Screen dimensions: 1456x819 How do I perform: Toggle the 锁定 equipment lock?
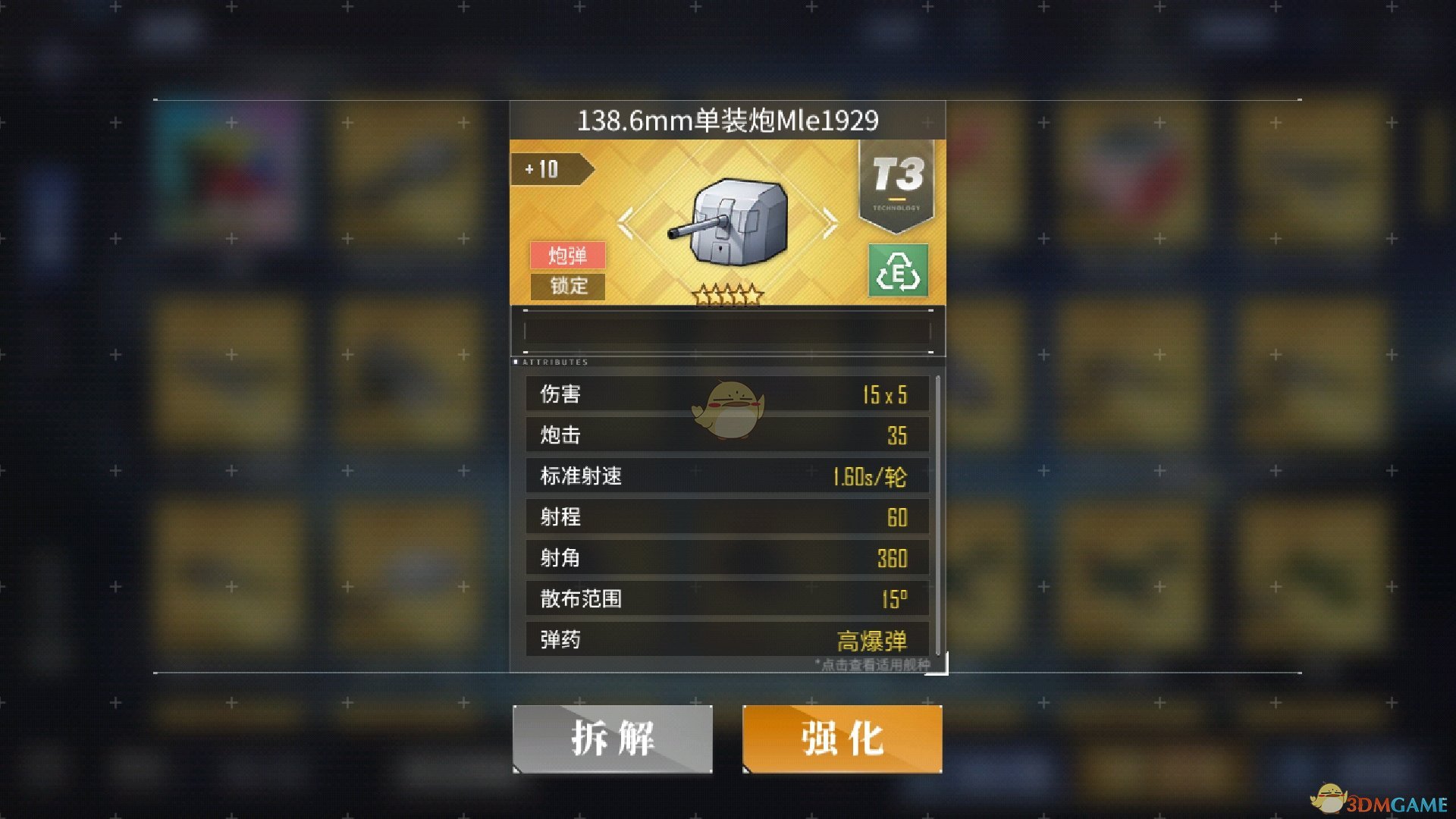point(568,287)
